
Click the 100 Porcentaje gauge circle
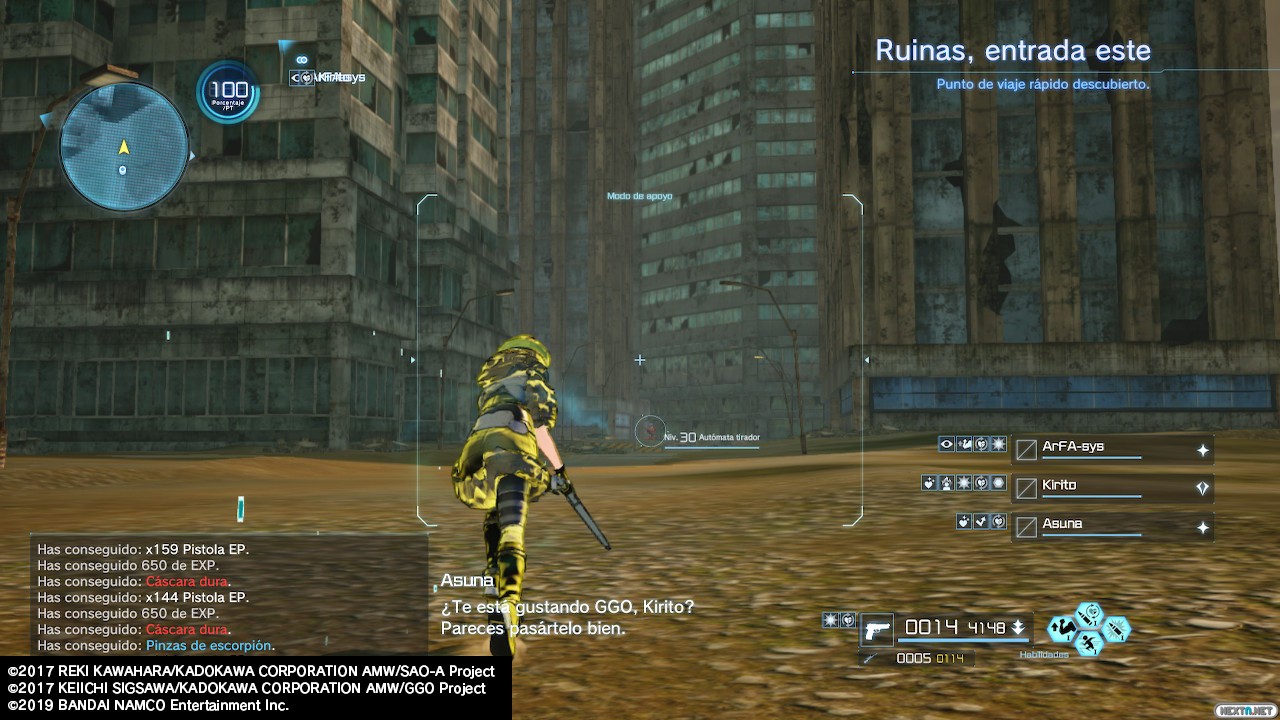[x=228, y=93]
